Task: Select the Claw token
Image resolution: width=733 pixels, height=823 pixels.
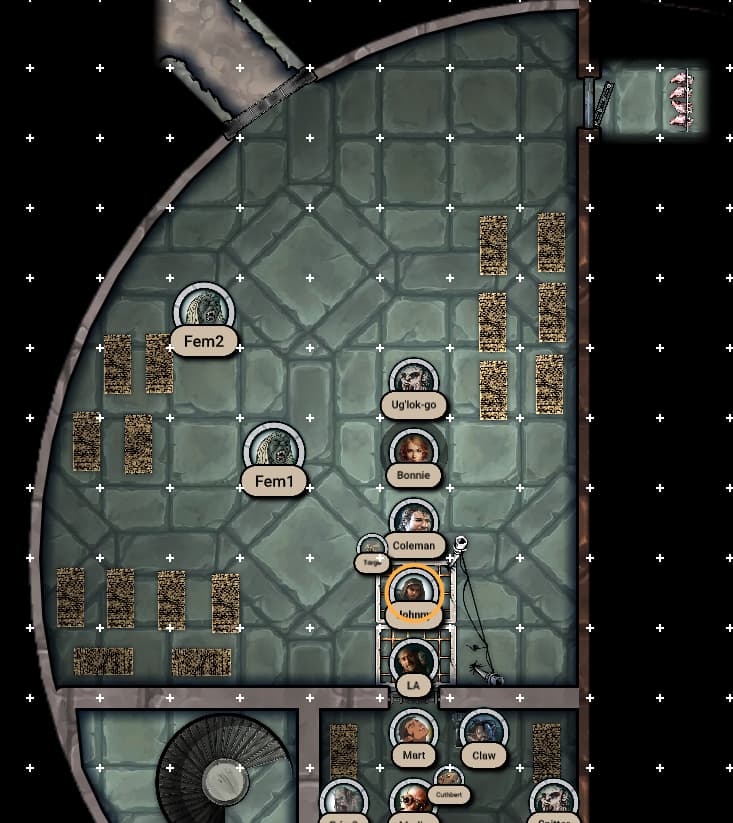Action: (483, 732)
